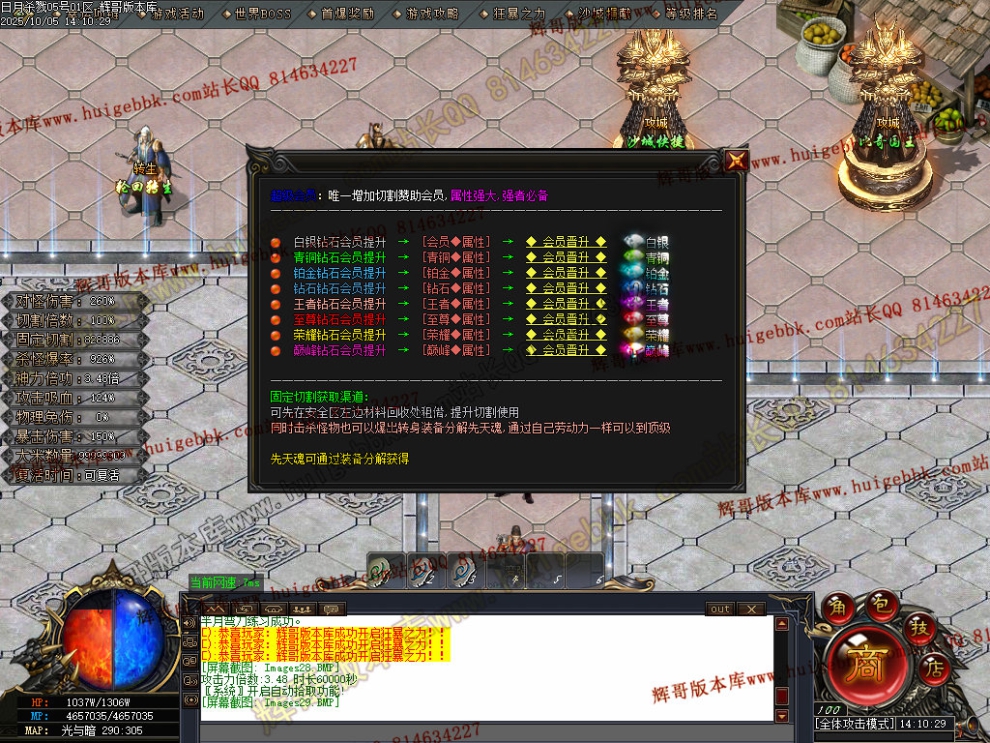Open the 游戏活动 events menu
The height and width of the screenshot is (743, 990).
176,14
